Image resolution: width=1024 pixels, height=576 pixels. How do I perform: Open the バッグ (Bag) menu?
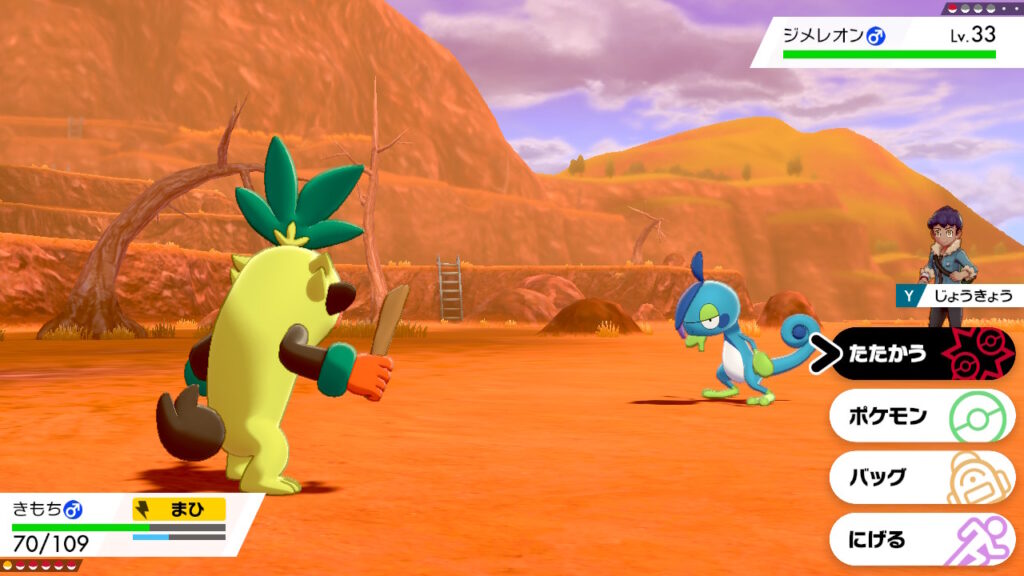920,477
